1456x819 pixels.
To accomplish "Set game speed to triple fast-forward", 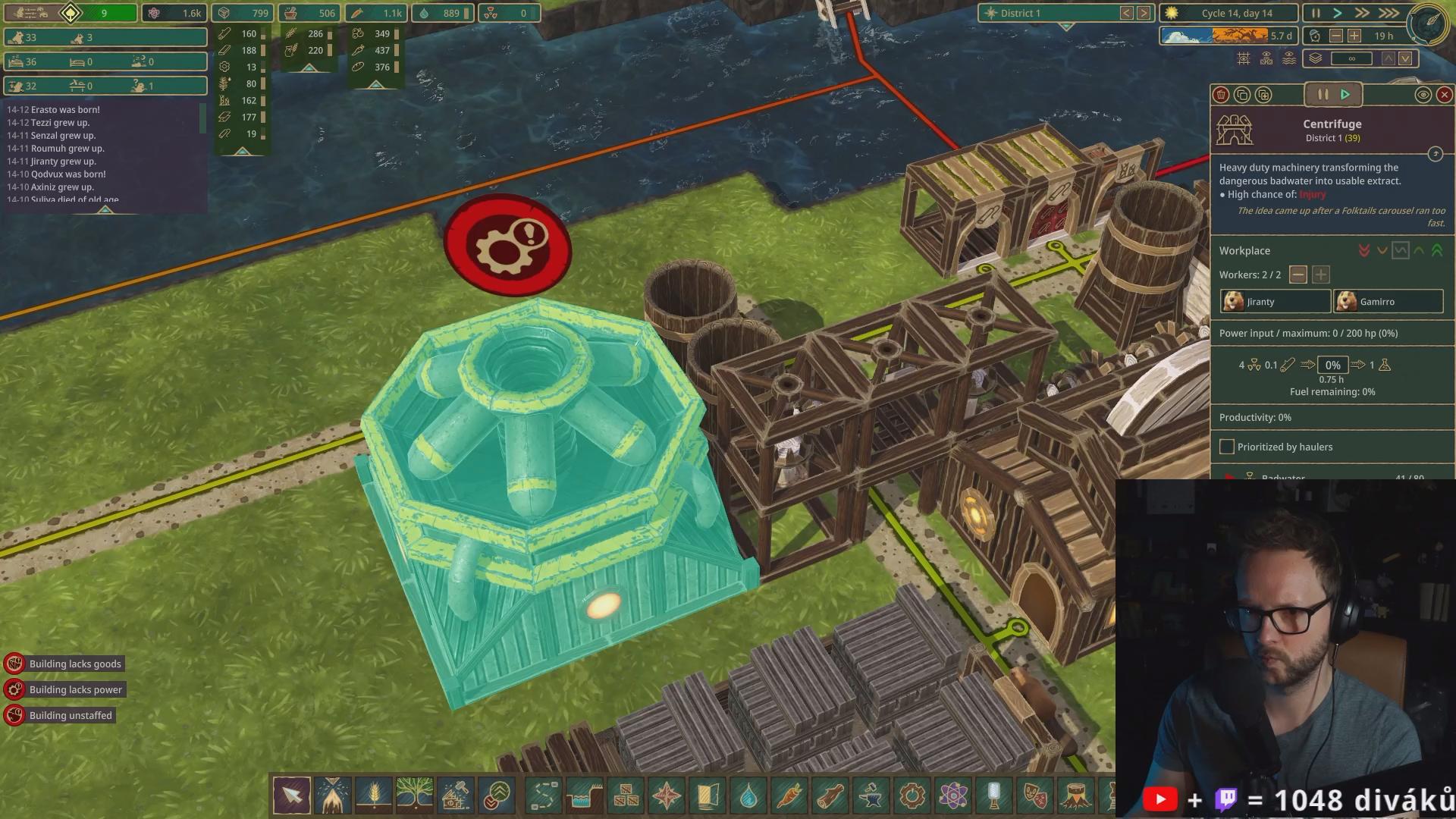I will tap(1389, 13).
